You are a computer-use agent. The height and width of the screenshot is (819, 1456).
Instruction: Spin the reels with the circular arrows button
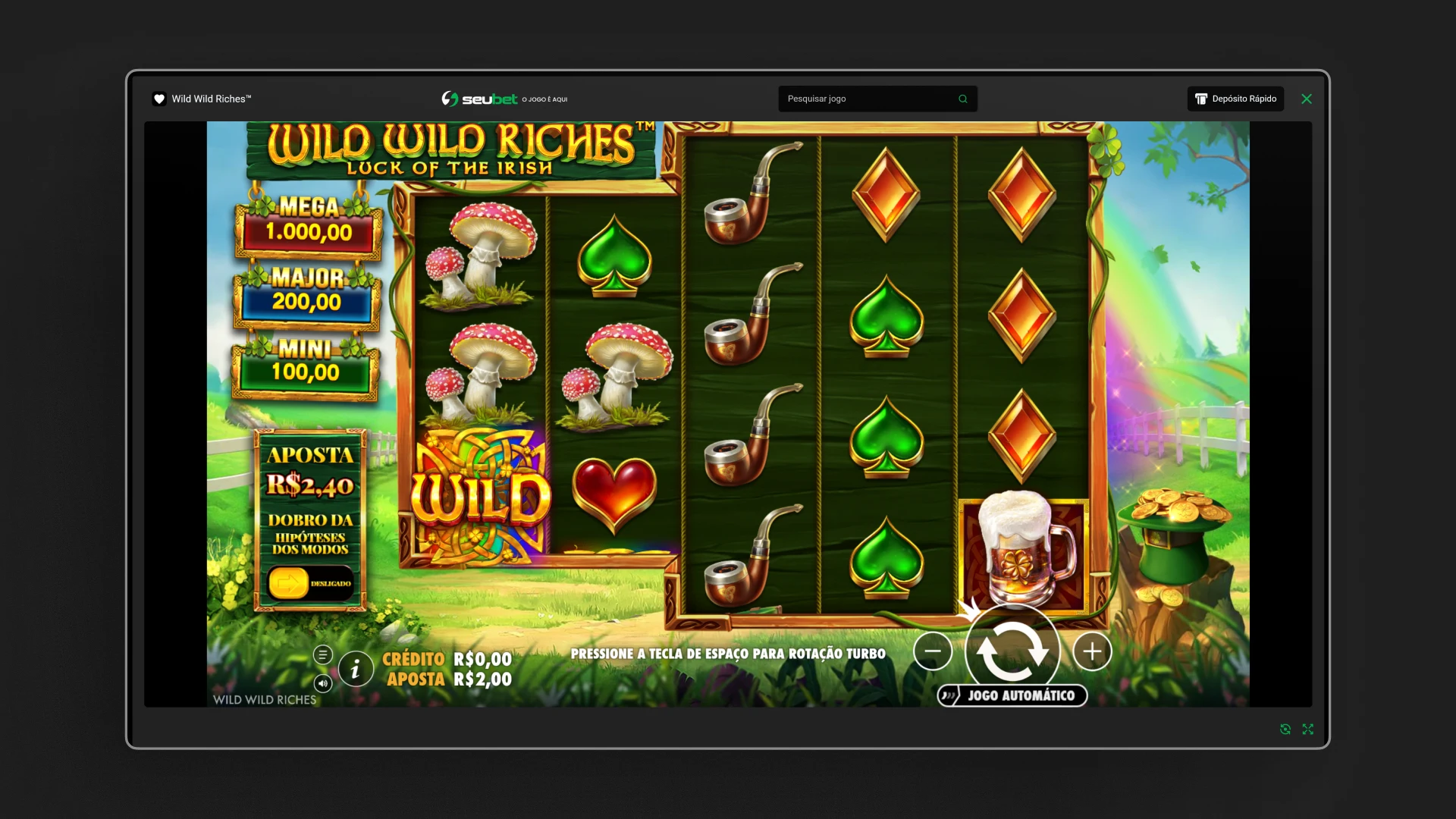pyautogui.click(x=1012, y=651)
